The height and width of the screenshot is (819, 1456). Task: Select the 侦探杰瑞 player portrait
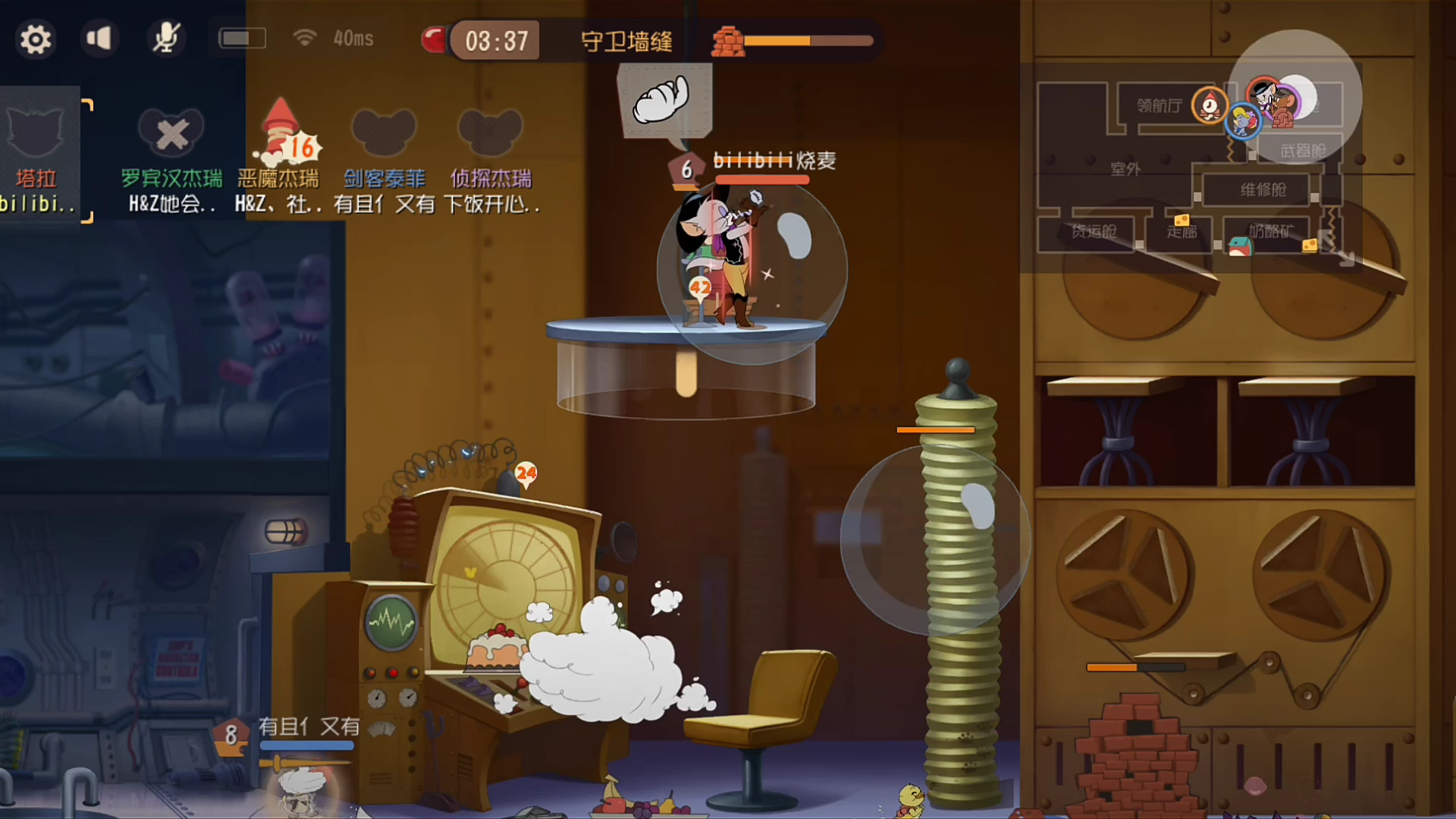click(x=490, y=133)
